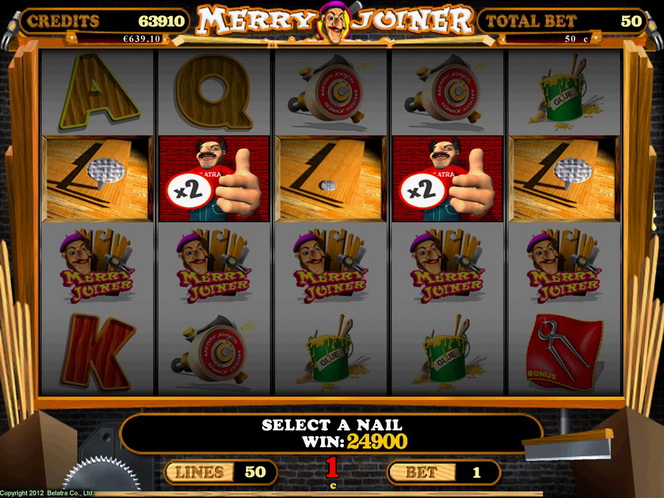
Task: Change the LINES 50 setting
Action: (217, 471)
